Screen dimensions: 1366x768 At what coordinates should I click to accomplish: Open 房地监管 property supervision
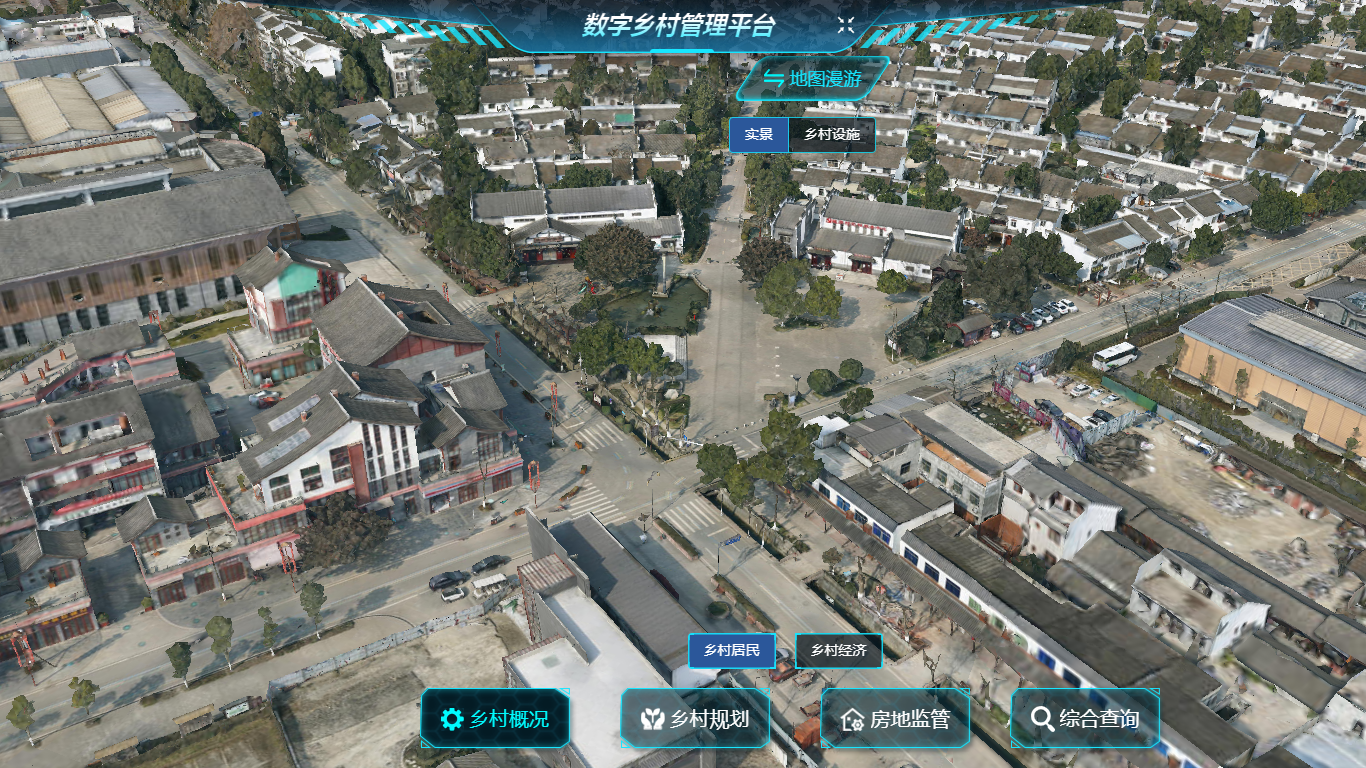[x=895, y=718]
